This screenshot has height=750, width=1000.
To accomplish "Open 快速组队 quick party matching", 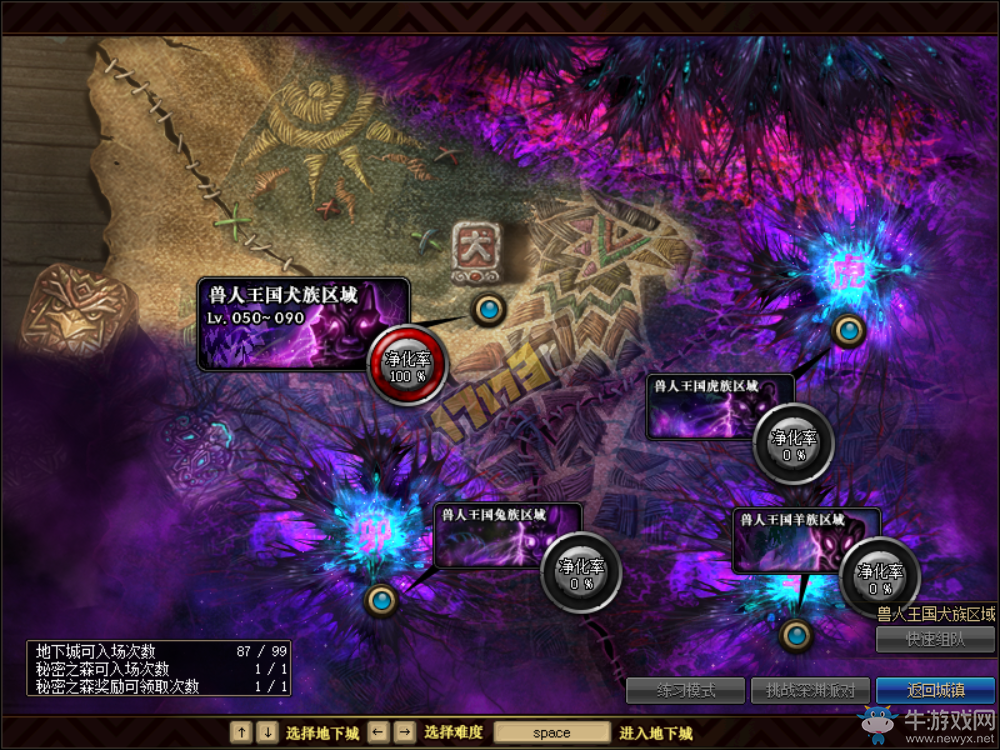I will (935, 640).
